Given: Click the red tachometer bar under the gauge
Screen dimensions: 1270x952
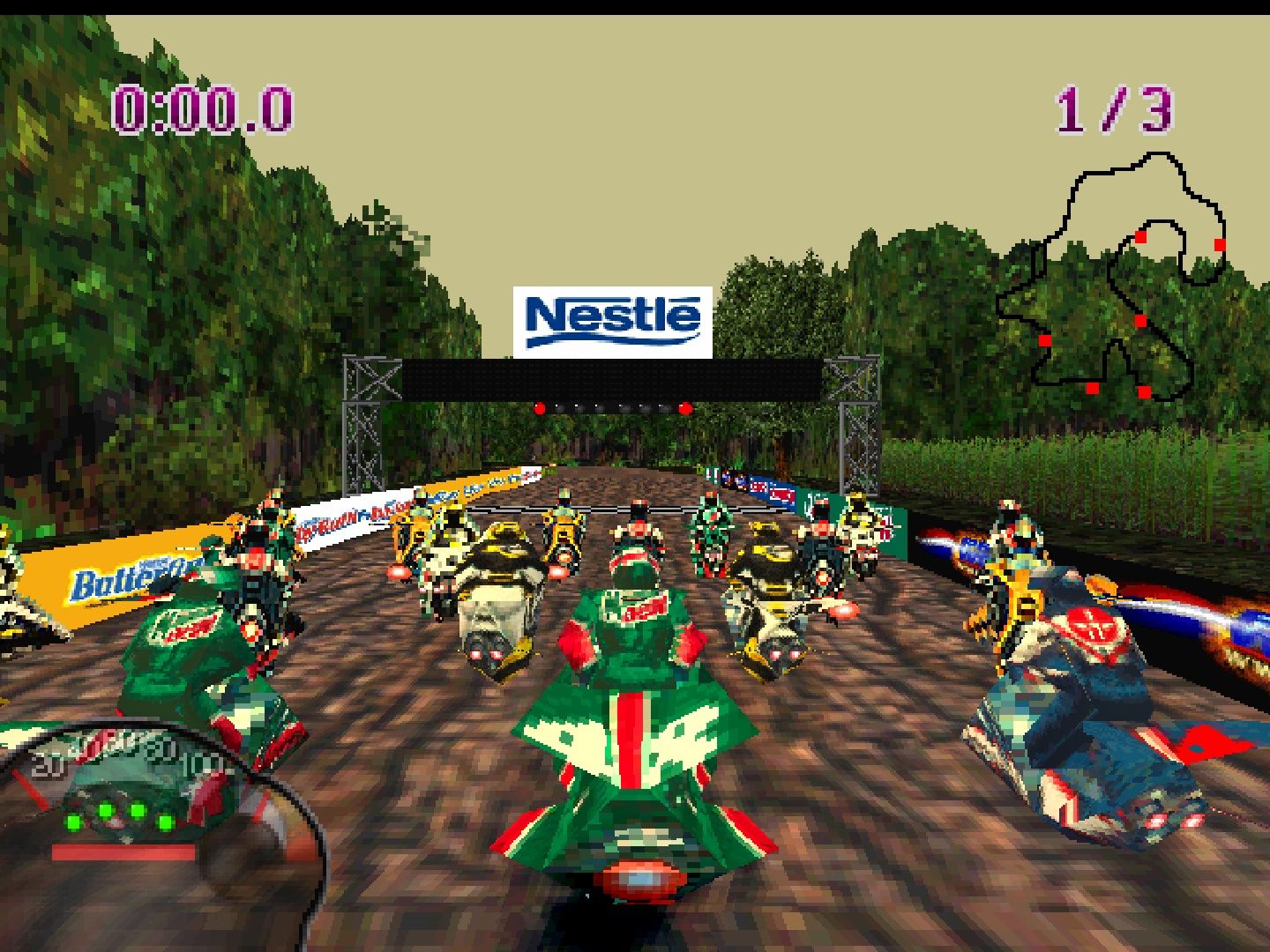Looking at the screenshot, I should point(123,852).
